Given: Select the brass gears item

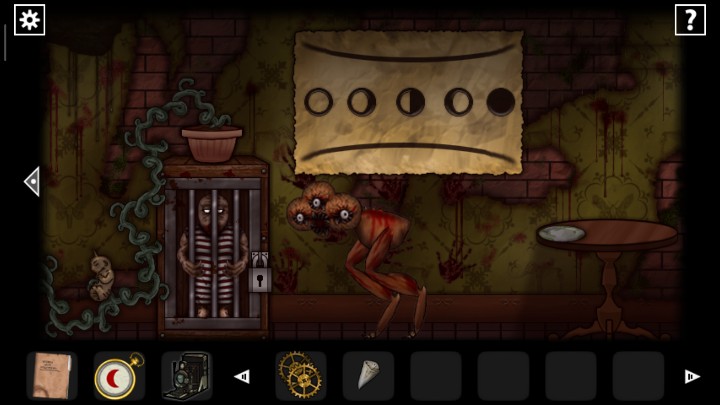Looking at the screenshot, I should click(x=299, y=376).
